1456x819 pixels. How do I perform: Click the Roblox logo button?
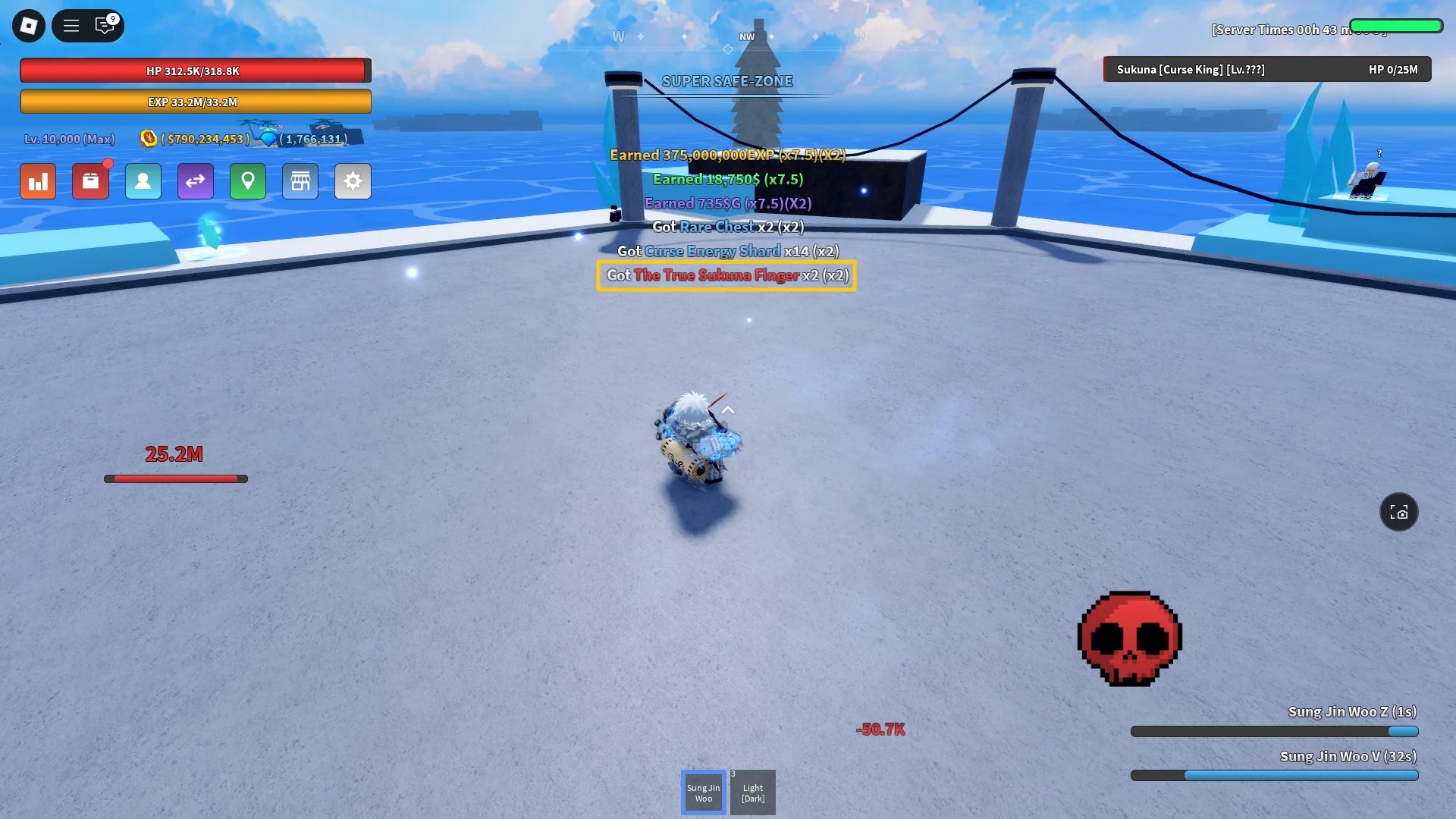[29, 25]
